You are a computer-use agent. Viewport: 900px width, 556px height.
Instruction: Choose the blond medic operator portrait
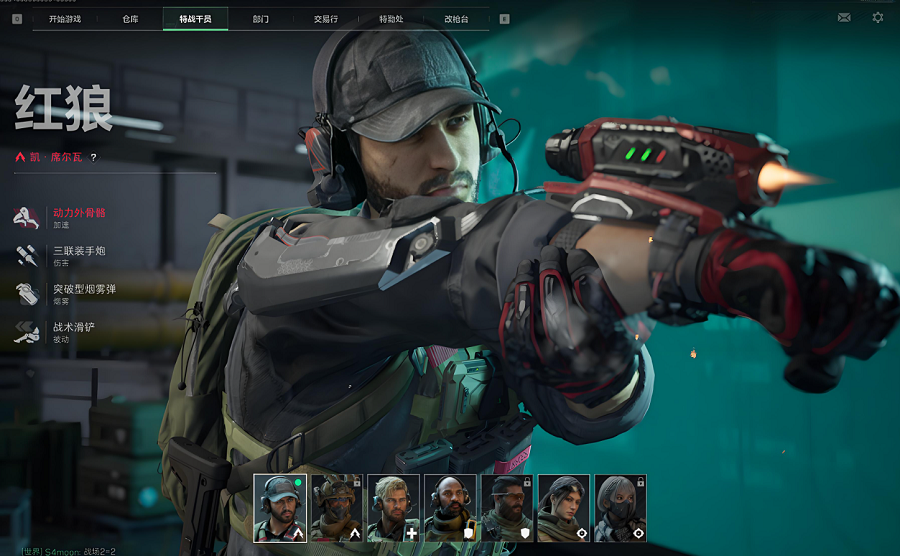click(393, 508)
